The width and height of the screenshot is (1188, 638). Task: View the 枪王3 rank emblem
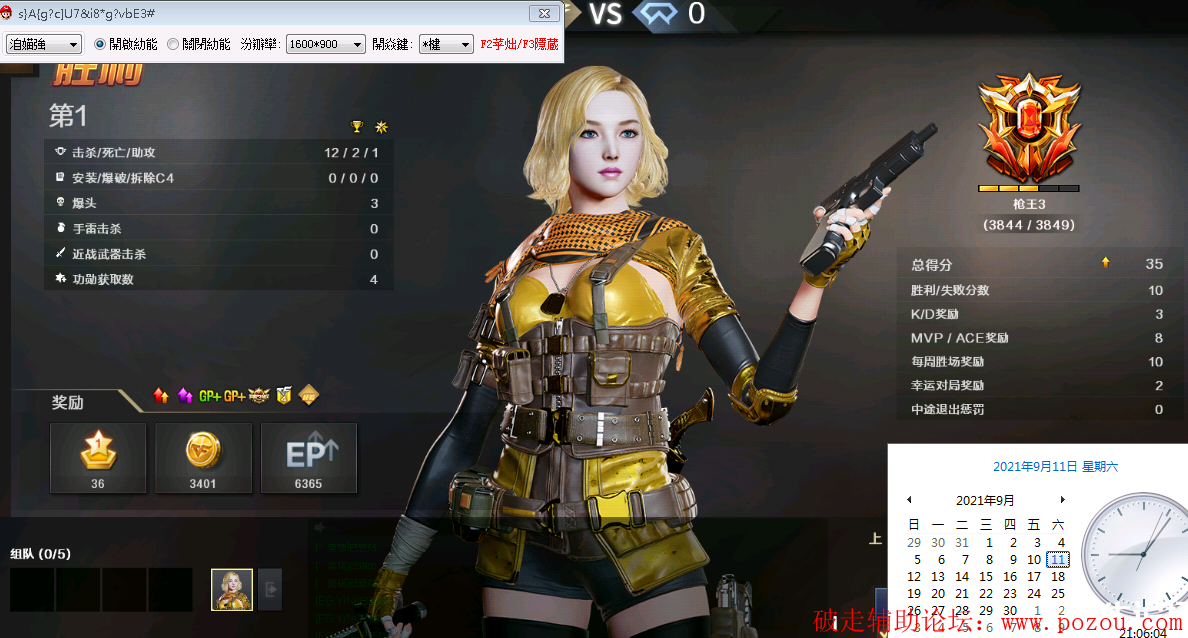pyautogui.click(x=1028, y=132)
